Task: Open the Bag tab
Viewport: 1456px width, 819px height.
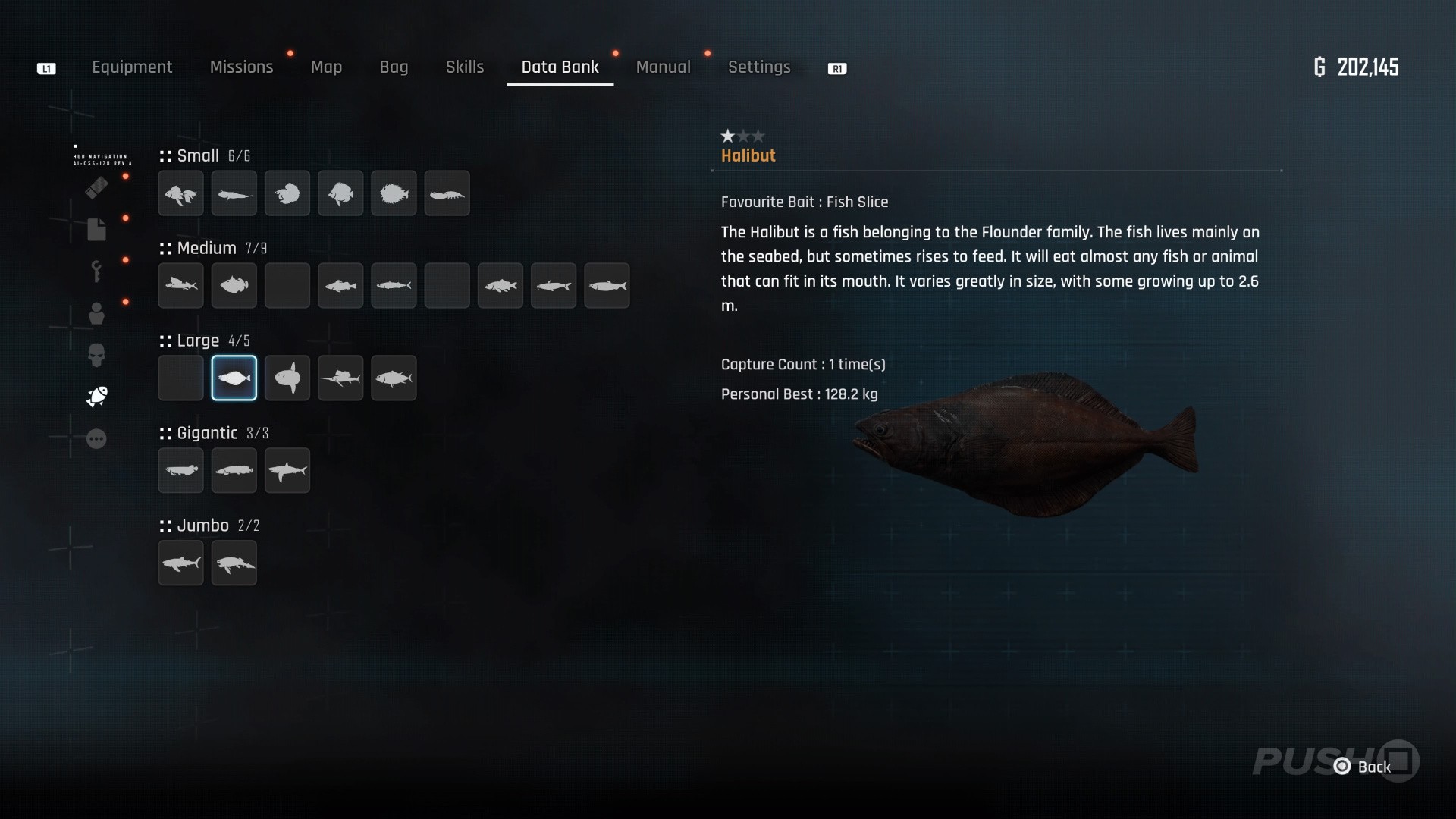Action: click(x=394, y=67)
